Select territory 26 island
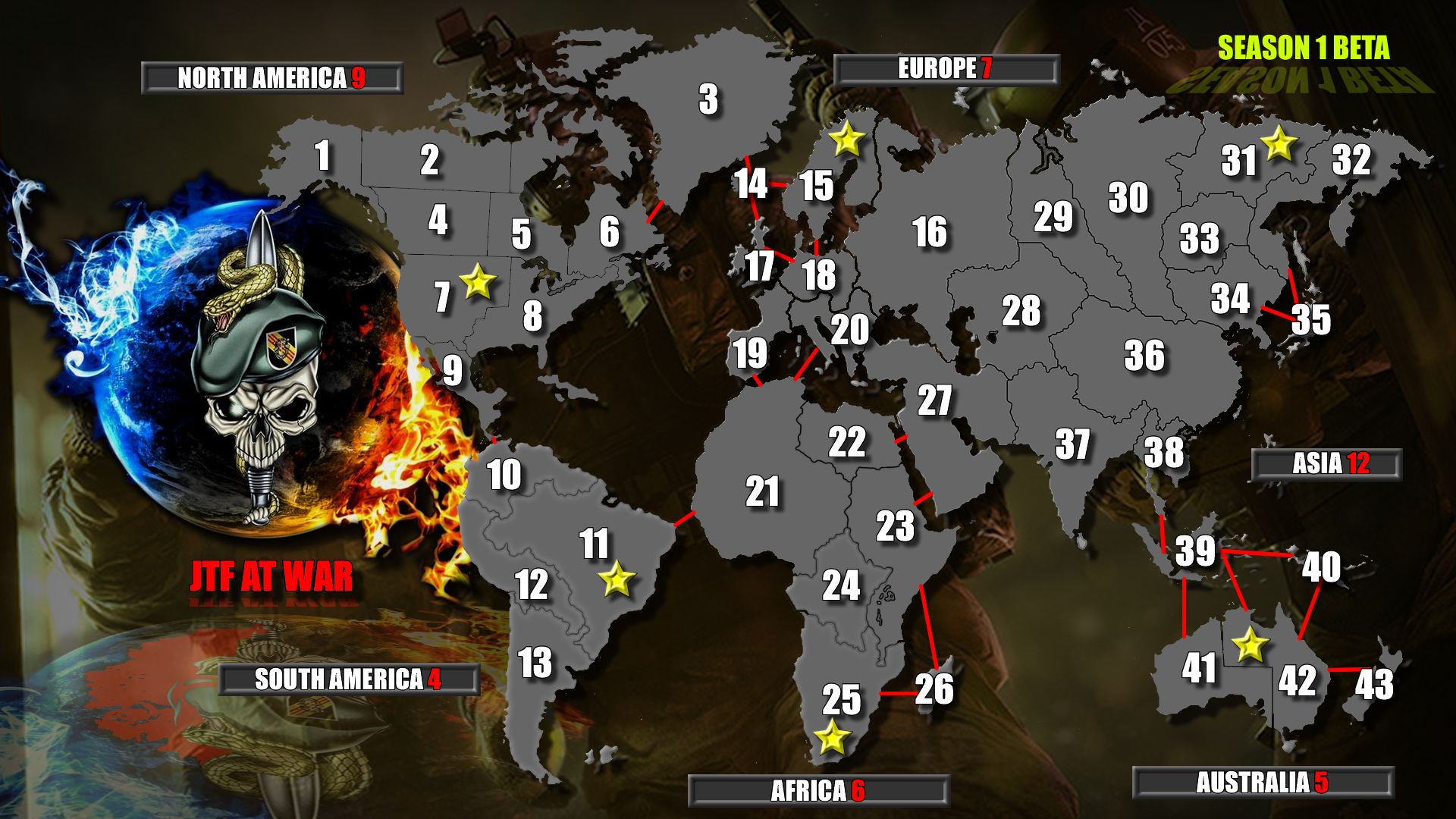Viewport: 1456px width, 819px height. tap(934, 689)
